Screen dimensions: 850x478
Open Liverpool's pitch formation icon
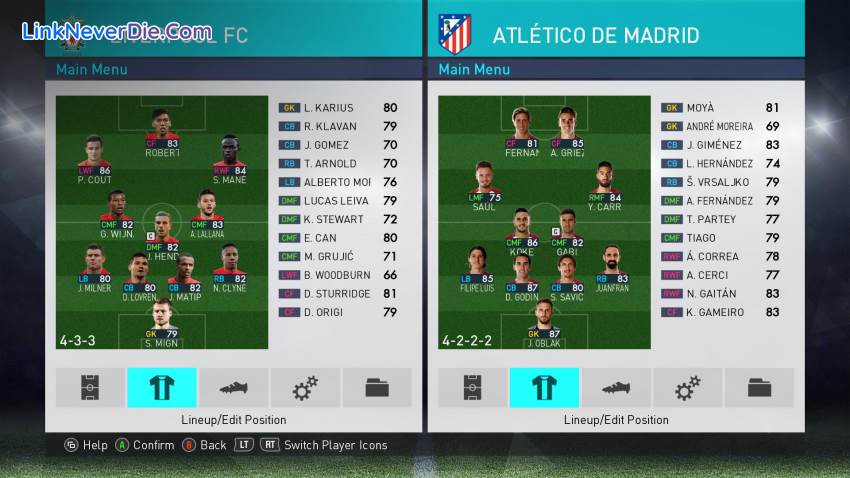90,388
